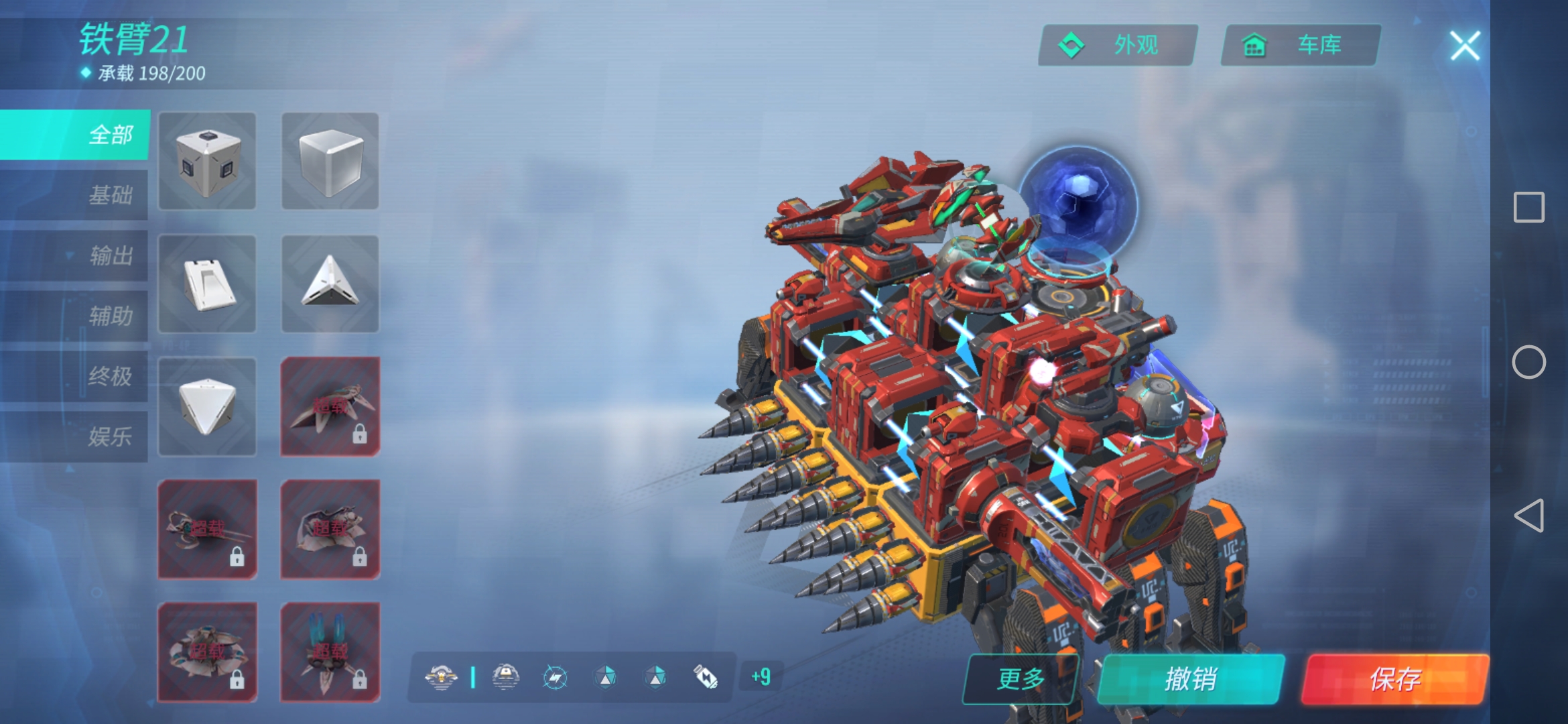Open the 更多 options
The image size is (1568, 724).
click(x=1021, y=679)
